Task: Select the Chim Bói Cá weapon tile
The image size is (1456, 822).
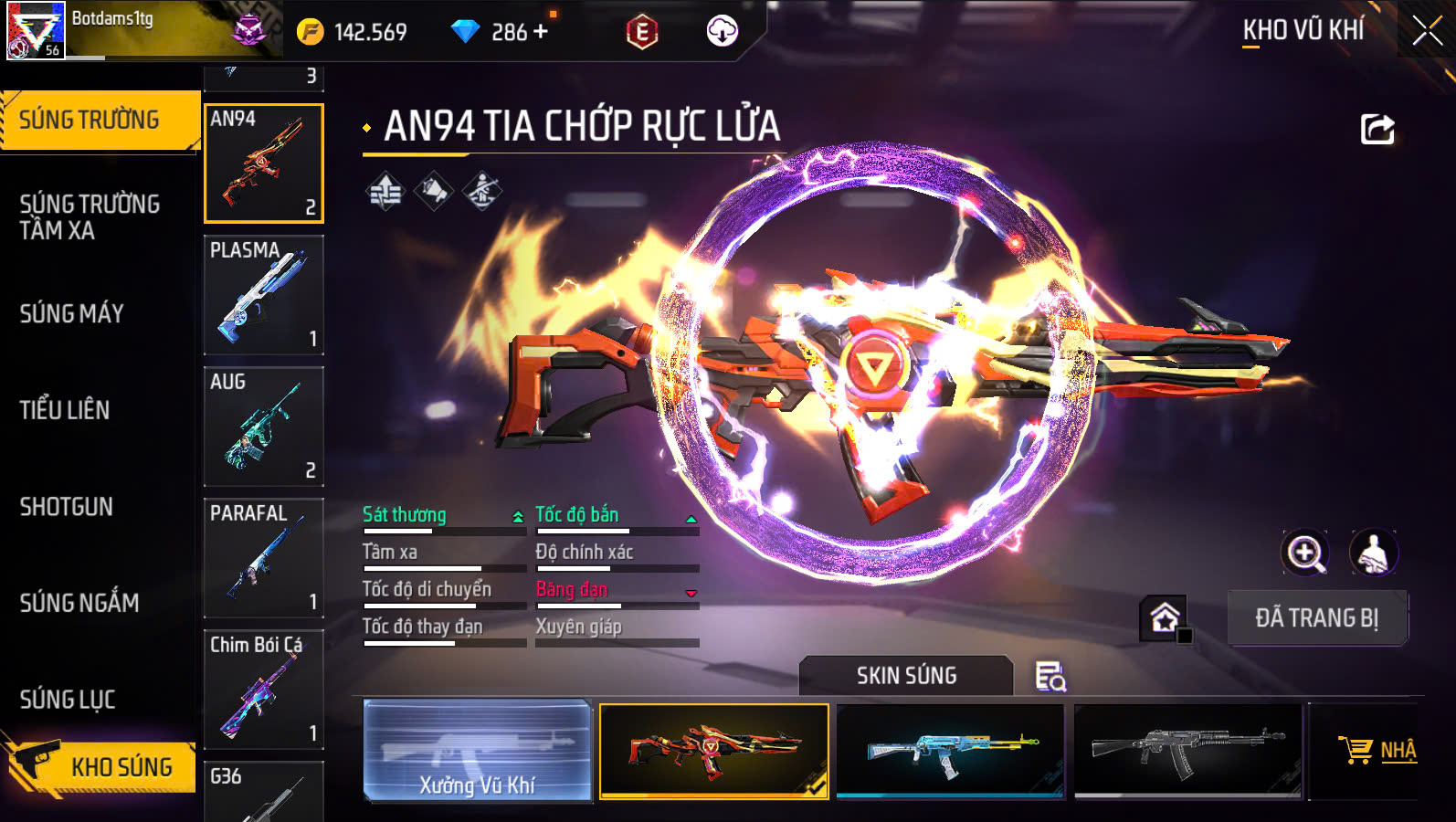Action: pyautogui.click(x=263, y=690)
